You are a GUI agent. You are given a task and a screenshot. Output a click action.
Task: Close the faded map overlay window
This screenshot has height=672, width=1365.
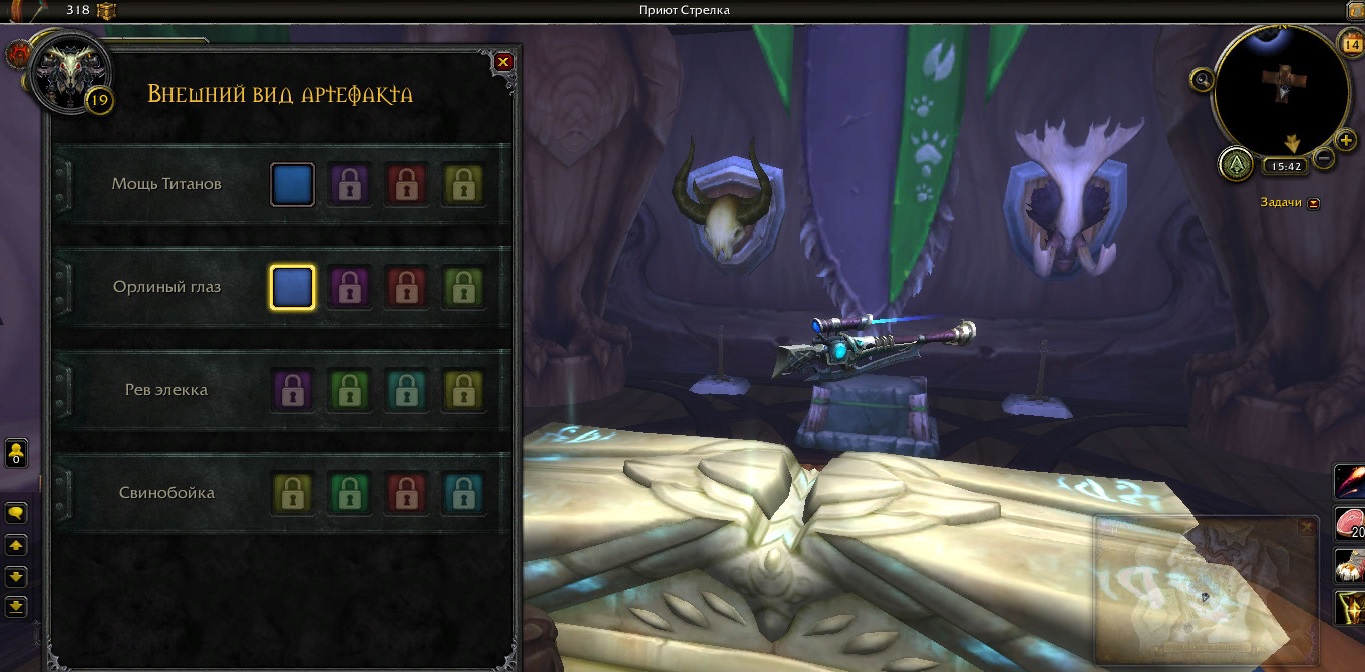(1305, 527)
